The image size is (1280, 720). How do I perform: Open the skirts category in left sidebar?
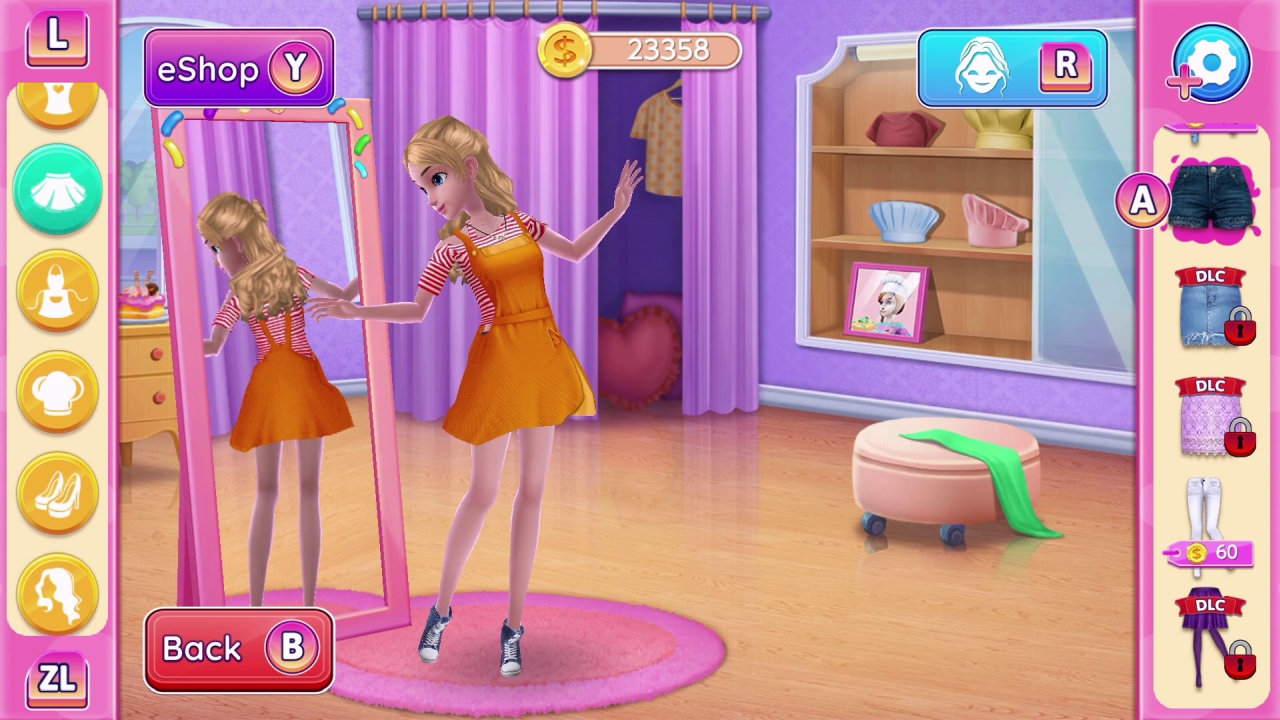[x=57, y=190]
